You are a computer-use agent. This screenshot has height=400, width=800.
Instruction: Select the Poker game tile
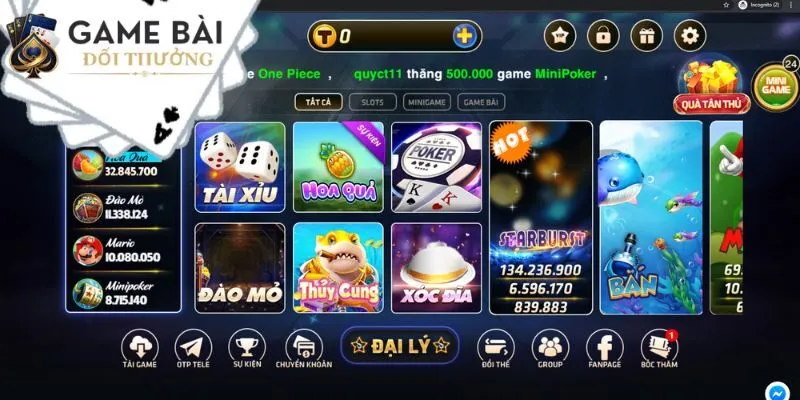point(436,167)
